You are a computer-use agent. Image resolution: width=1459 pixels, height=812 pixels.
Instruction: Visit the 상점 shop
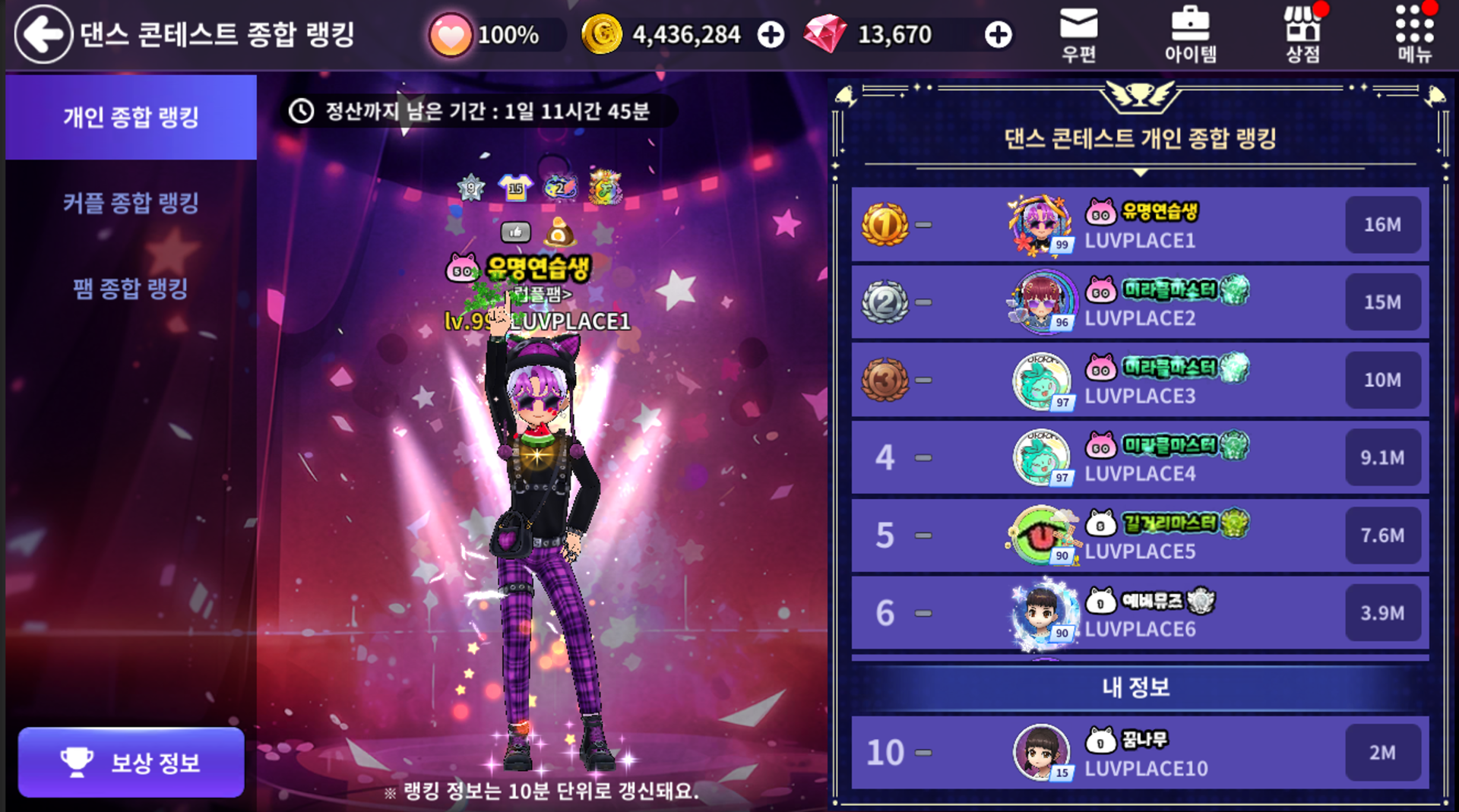(x=1302, y=34)
